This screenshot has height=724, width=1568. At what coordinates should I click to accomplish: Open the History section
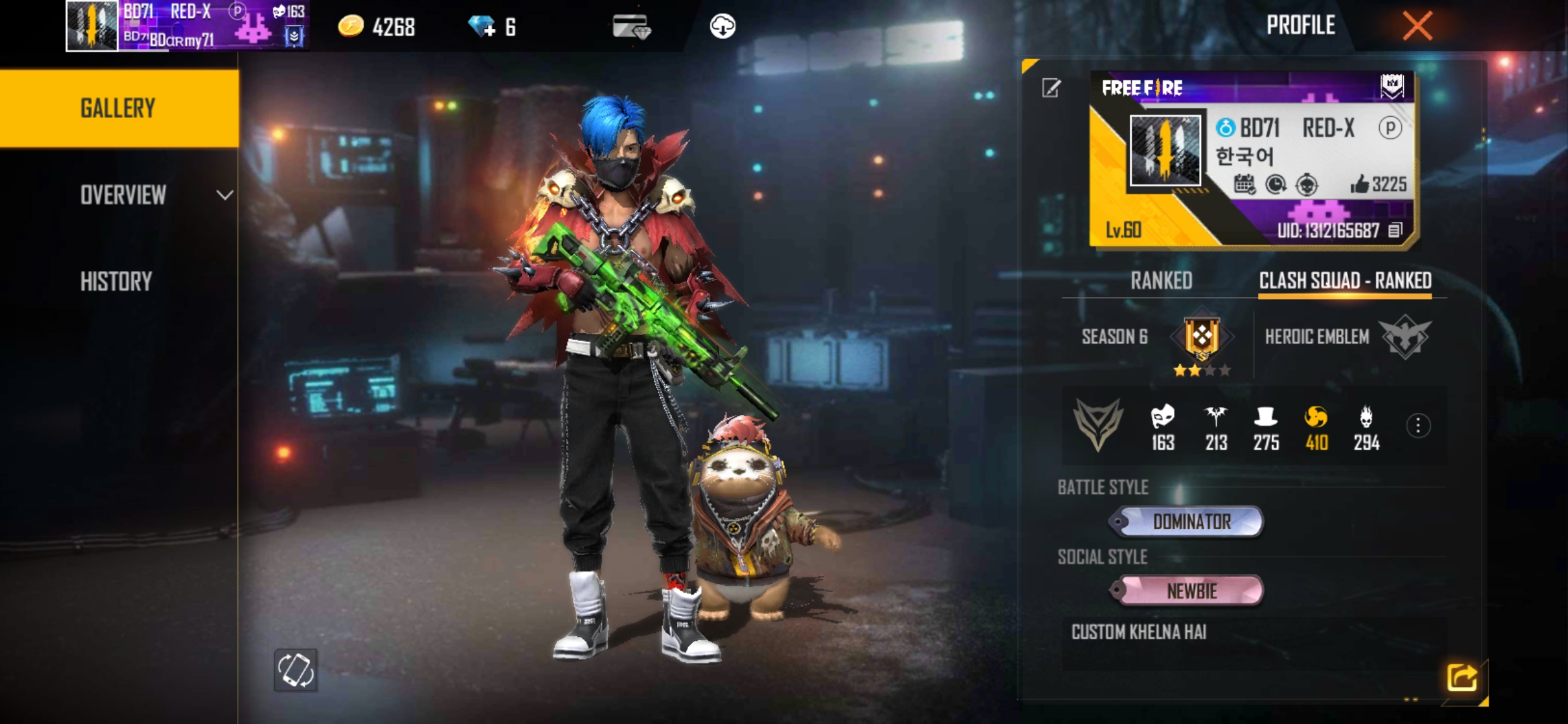(x=117, y=282)
